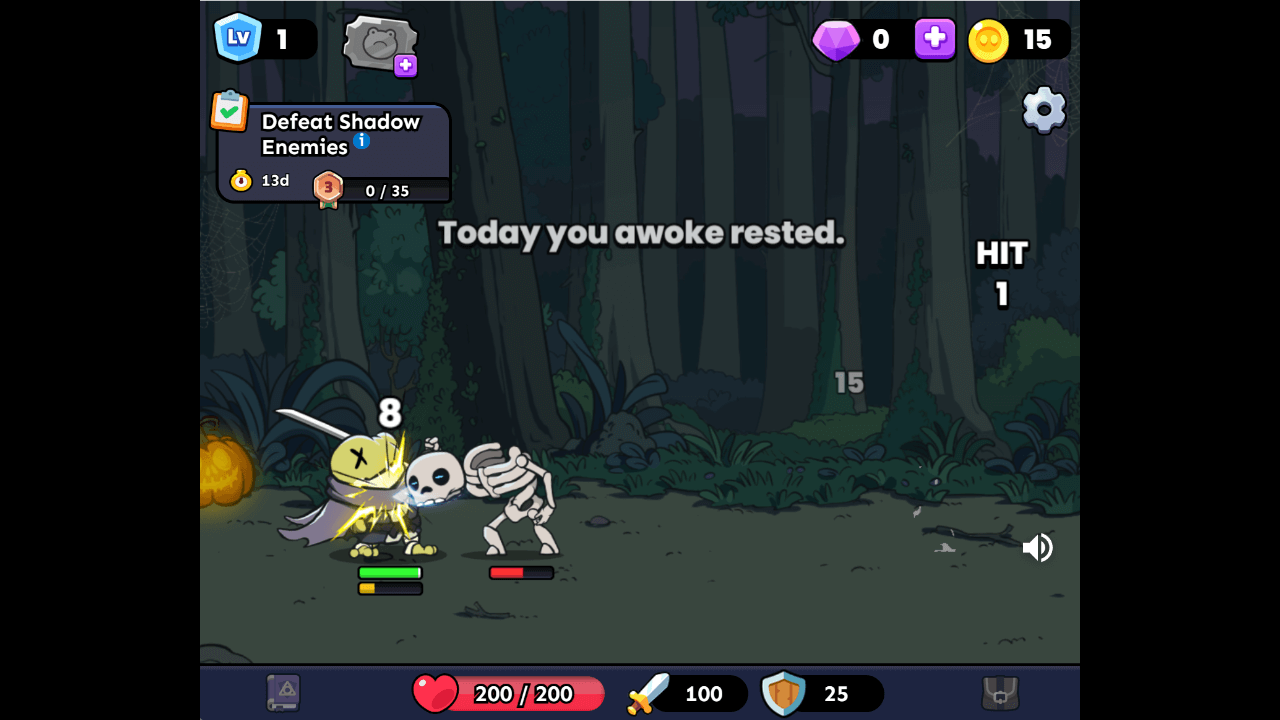Image resolution: width=1280 pixels, height=720 pixels.
Task: Open the settings gear menu
Action: coord(1044,110)
